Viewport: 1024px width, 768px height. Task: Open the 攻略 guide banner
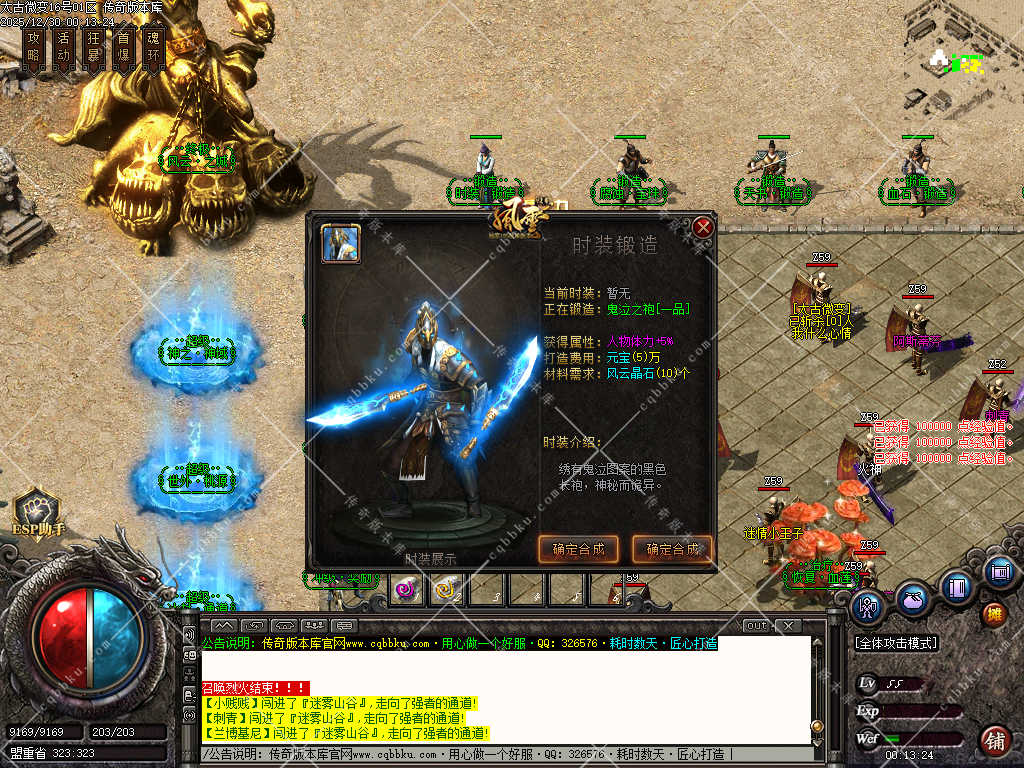point(36,47)
